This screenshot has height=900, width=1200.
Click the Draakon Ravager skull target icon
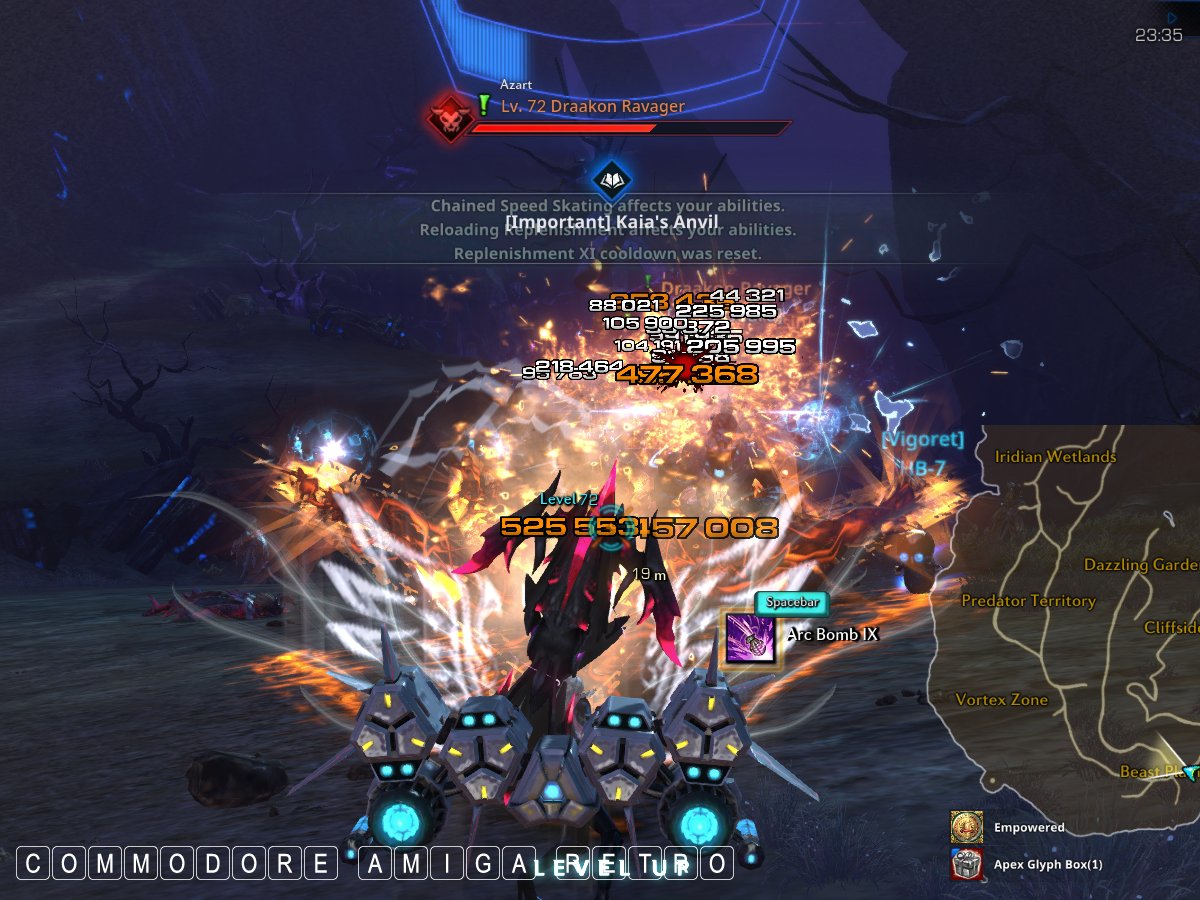coord(449,118)
